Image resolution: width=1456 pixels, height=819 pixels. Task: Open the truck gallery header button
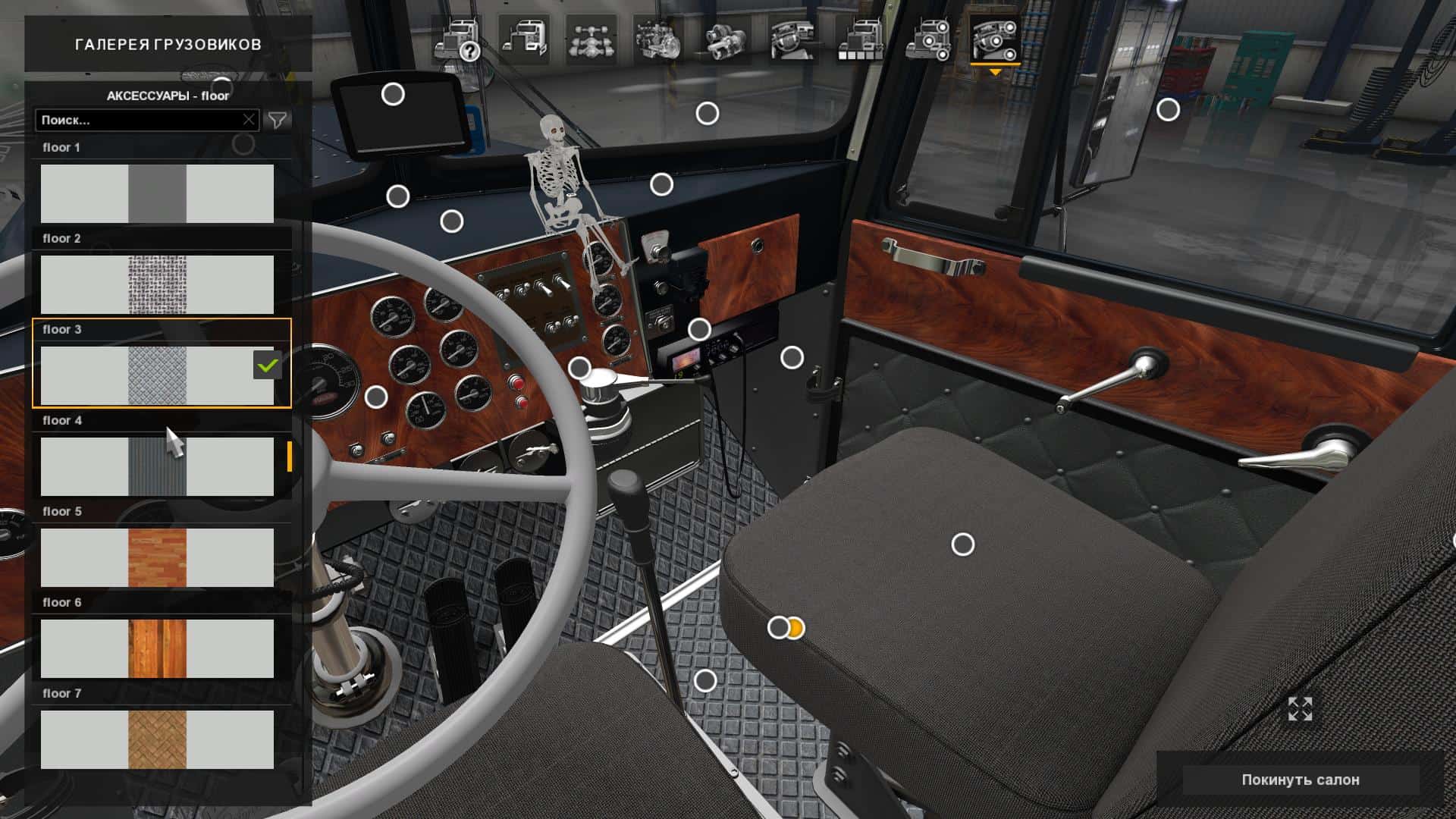(168, 45)
